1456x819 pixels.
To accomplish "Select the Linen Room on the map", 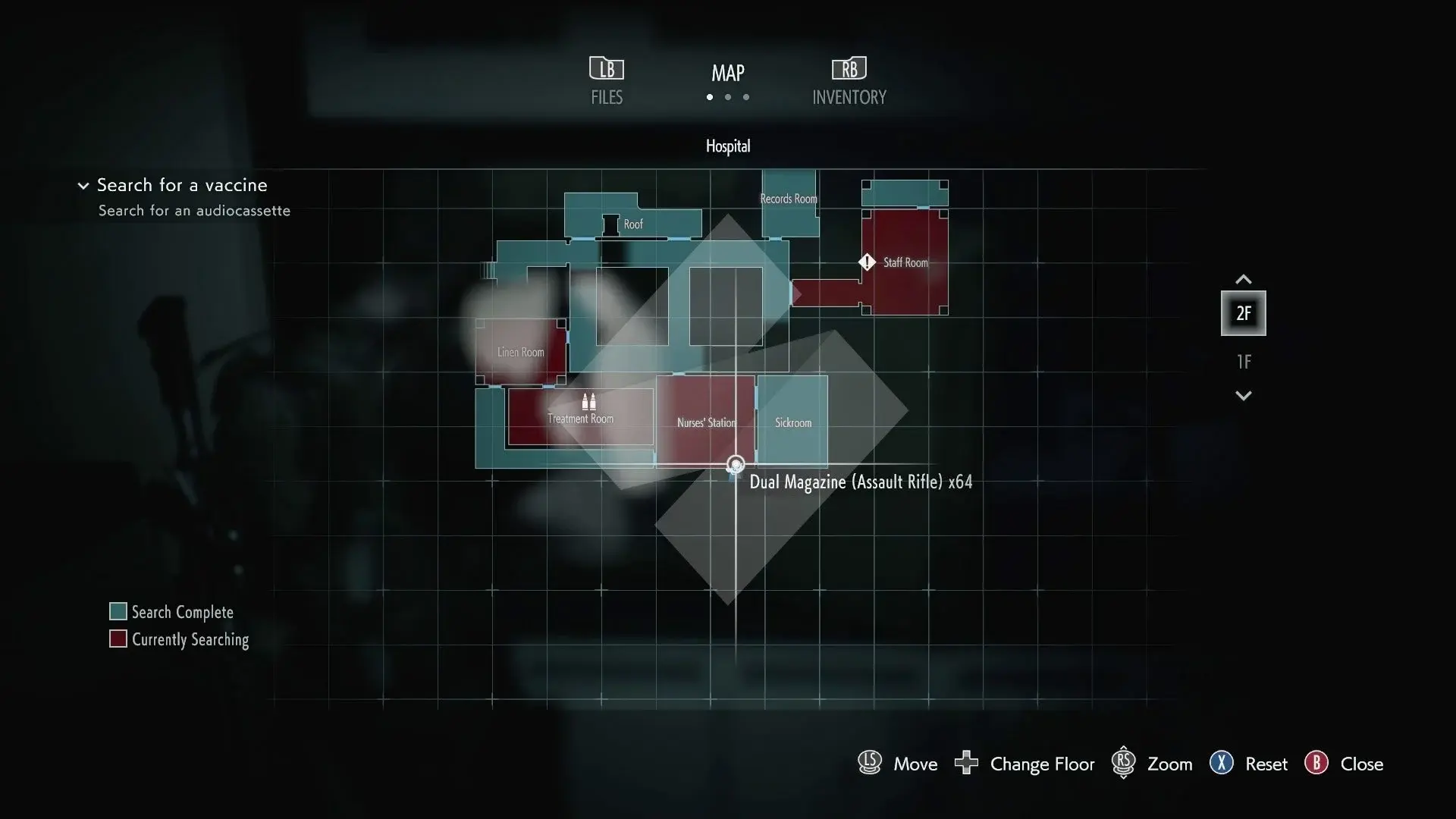I will (x=520, y=352).
